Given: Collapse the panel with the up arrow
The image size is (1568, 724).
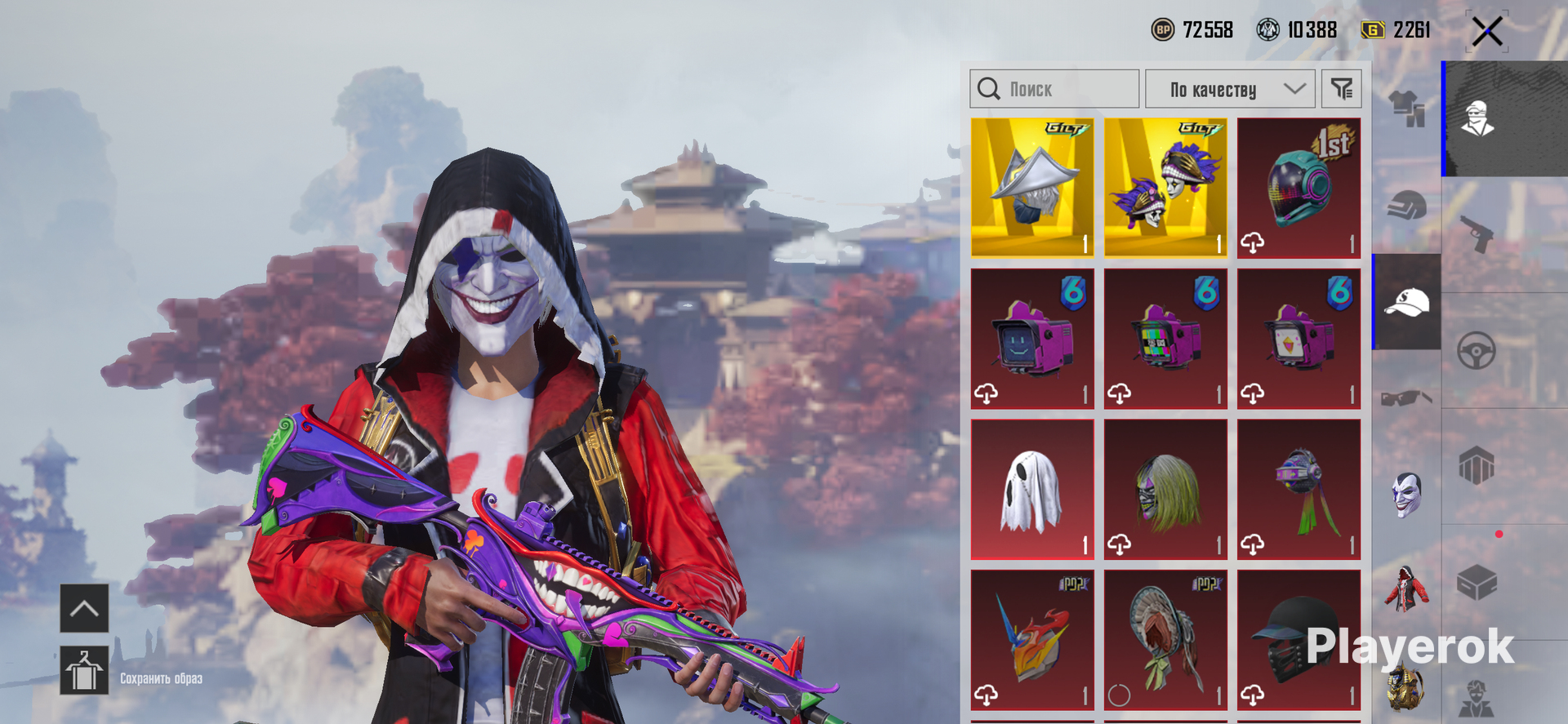Looking at the screenshot, I should pos(84,608).
